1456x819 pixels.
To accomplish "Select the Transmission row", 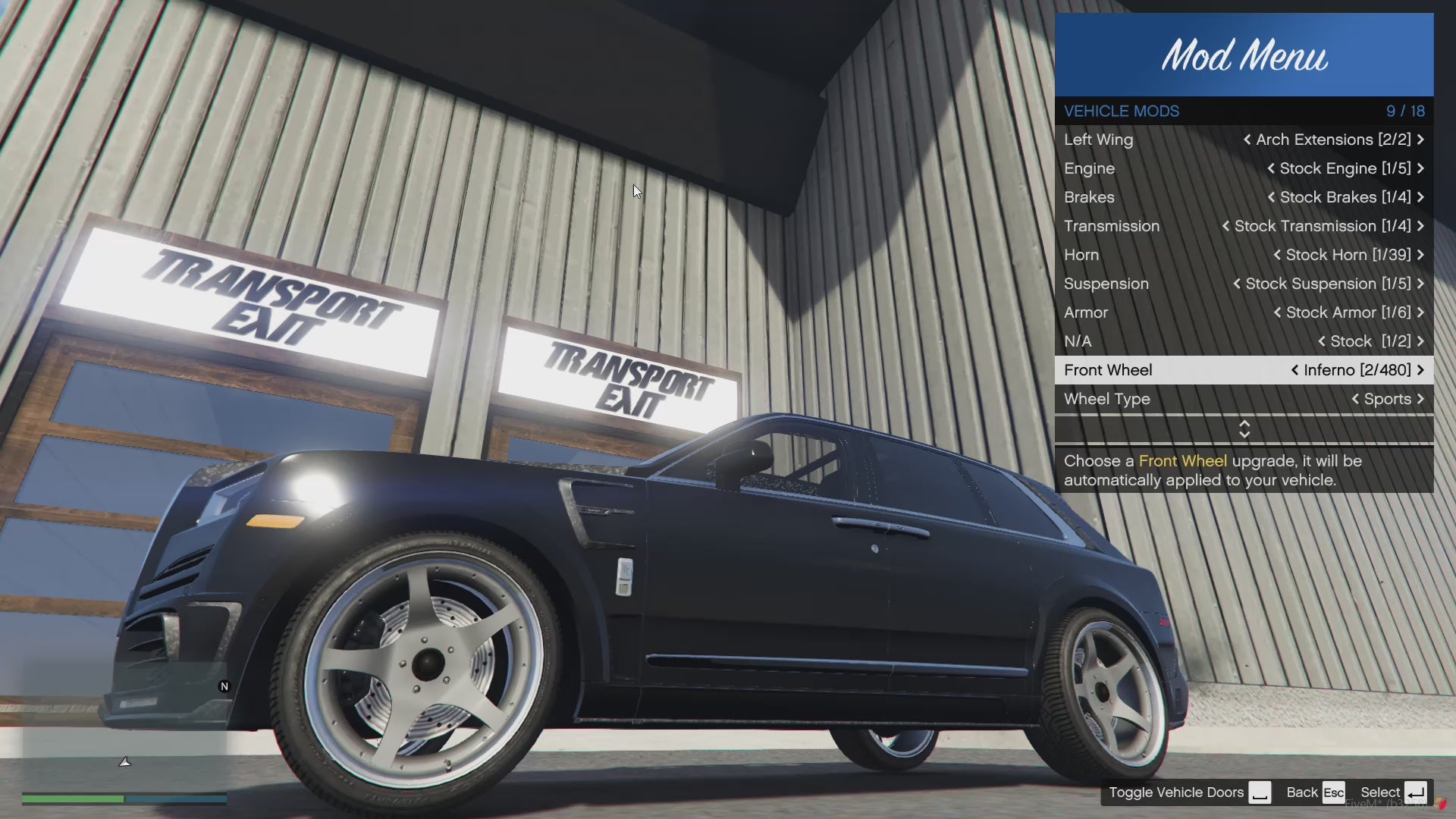I will [x=1244, y=226].
